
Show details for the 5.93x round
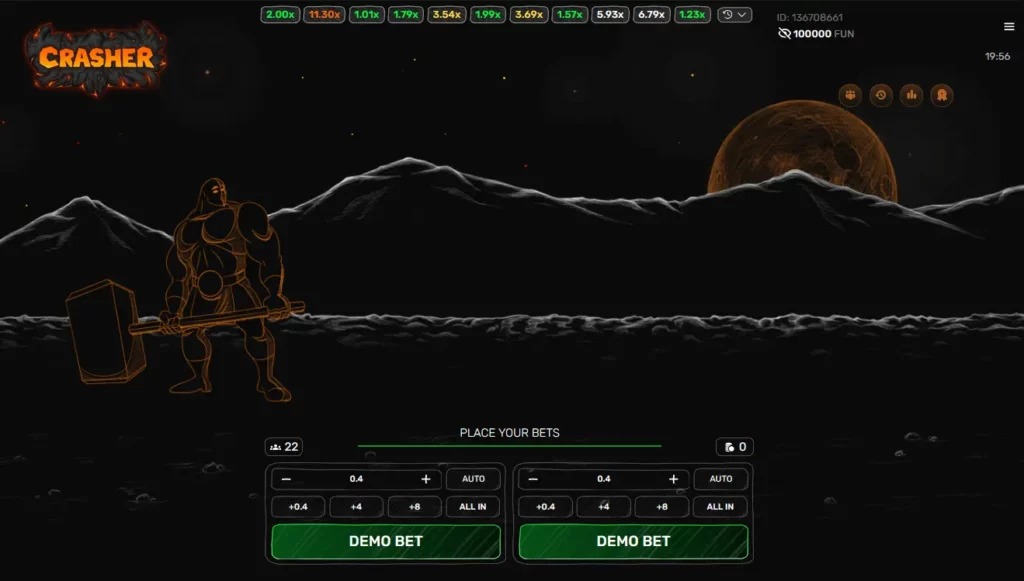coord(609,15)
